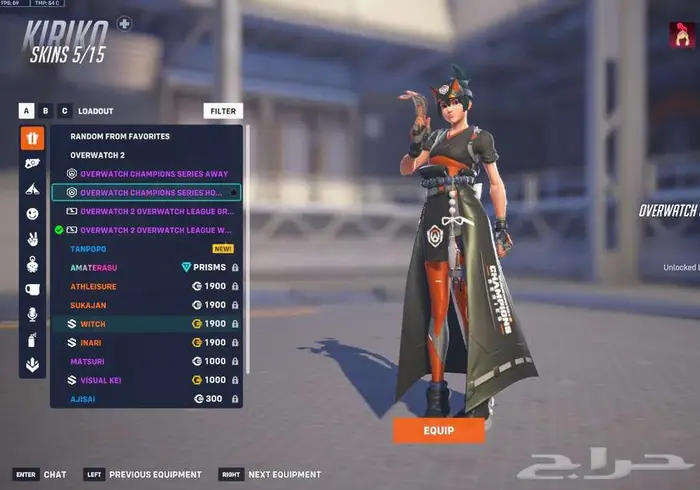The width and height of the screenshot is (700, 490).
Task: Select the Amaterasu skin
Action: (x=95, y=268)
